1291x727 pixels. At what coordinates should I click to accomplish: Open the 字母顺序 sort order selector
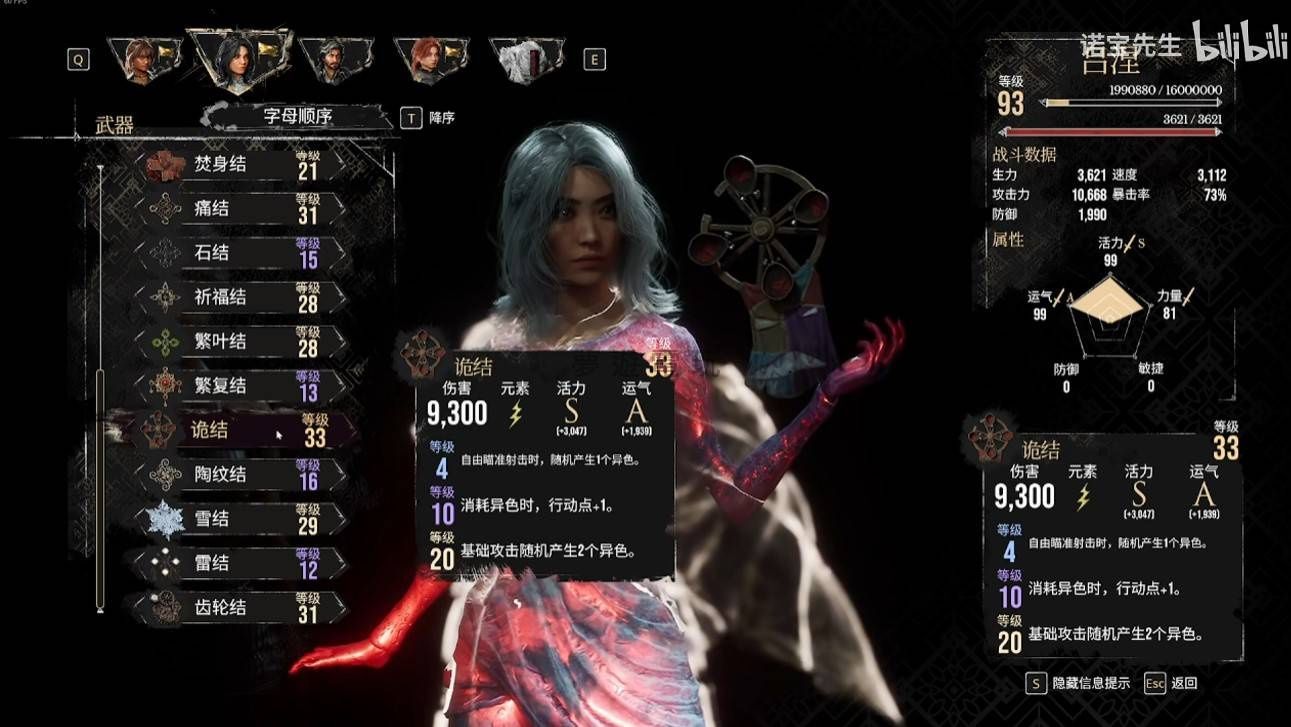tap(297, 116)
